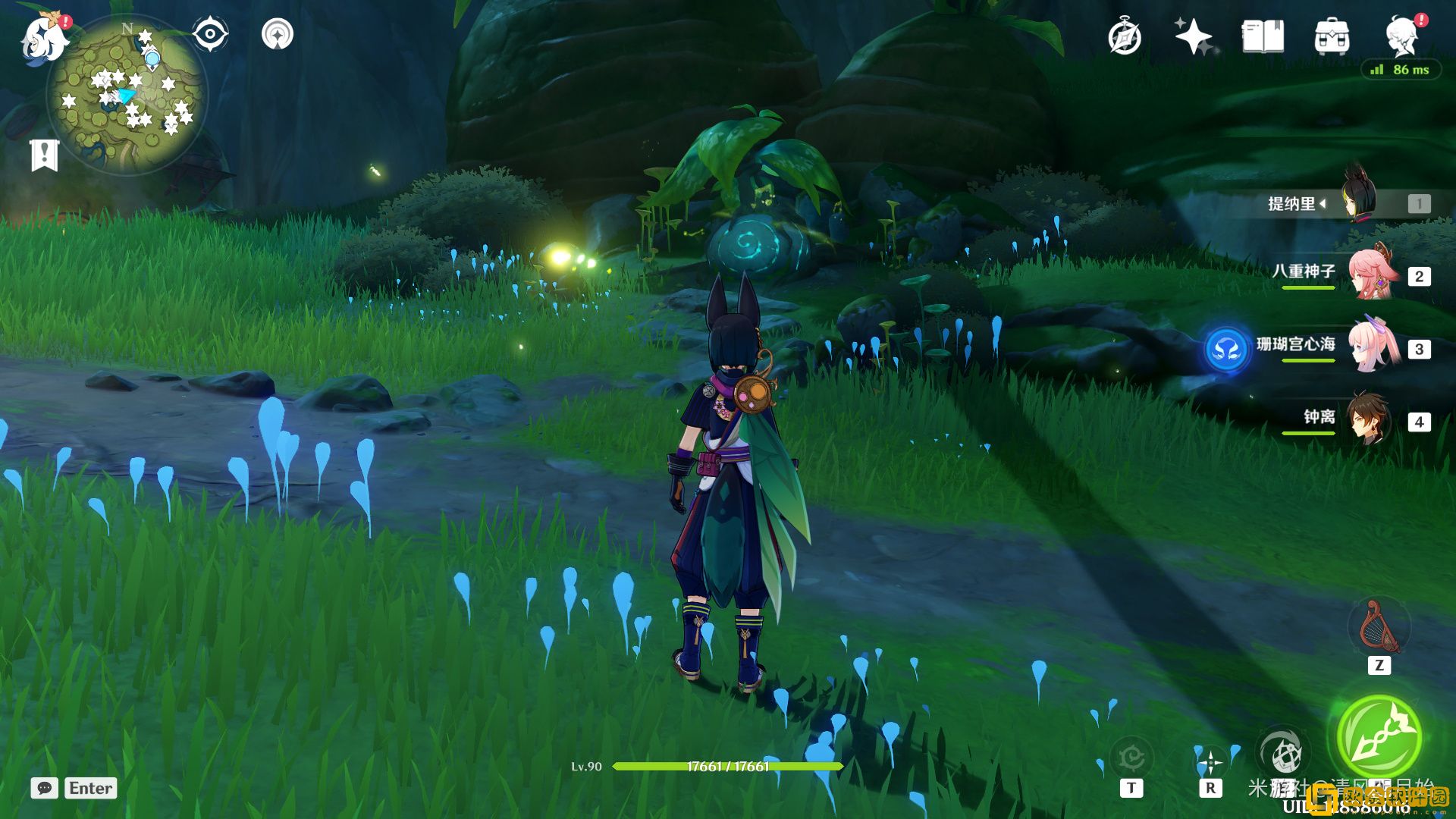Open the compass events icon

[1124, 36]
